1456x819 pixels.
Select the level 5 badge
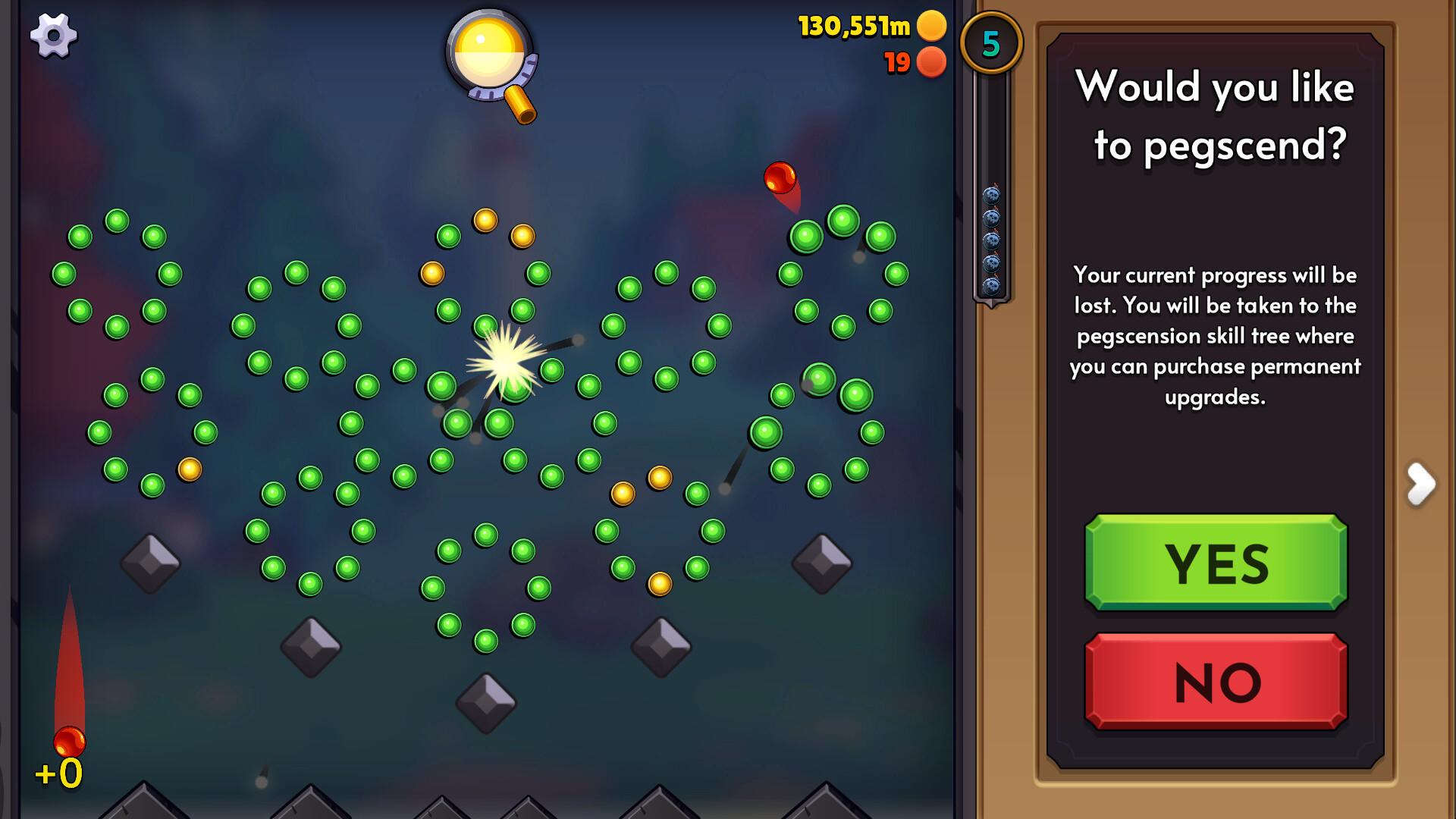point(991,43)
